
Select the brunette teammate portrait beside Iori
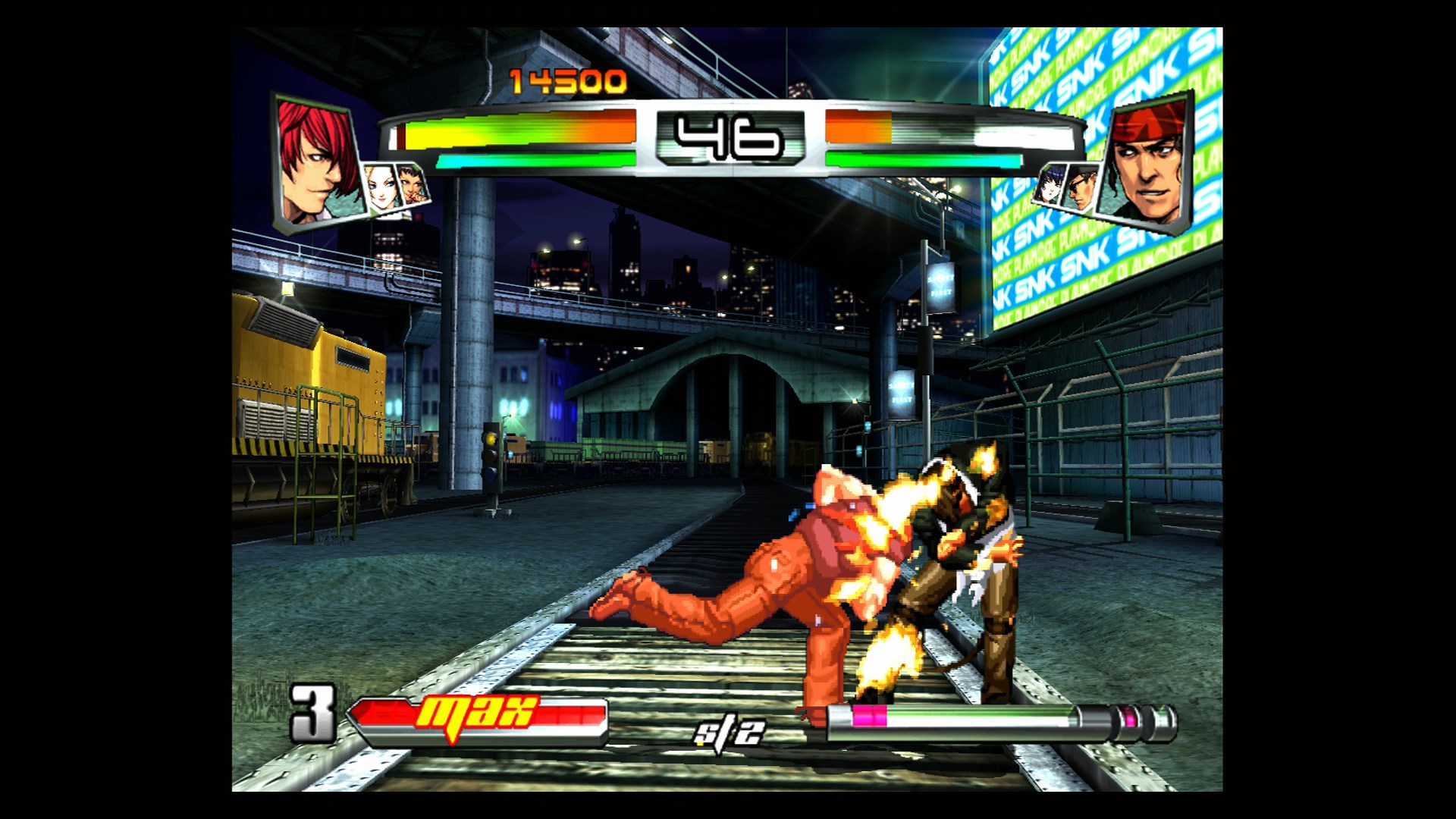pyautogui.click(x=413, y=186)
